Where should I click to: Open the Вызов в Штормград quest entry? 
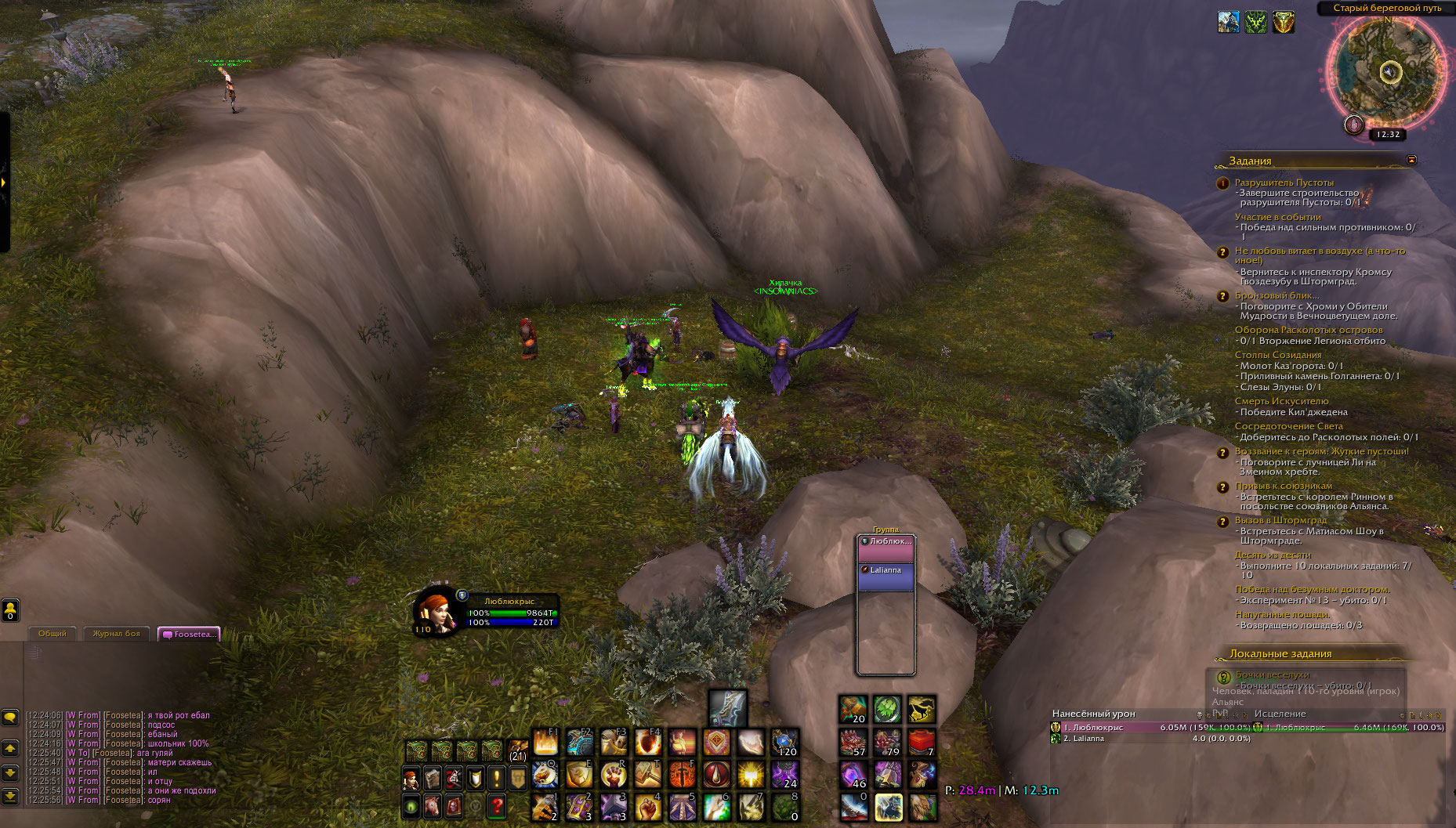point(1280,520)
